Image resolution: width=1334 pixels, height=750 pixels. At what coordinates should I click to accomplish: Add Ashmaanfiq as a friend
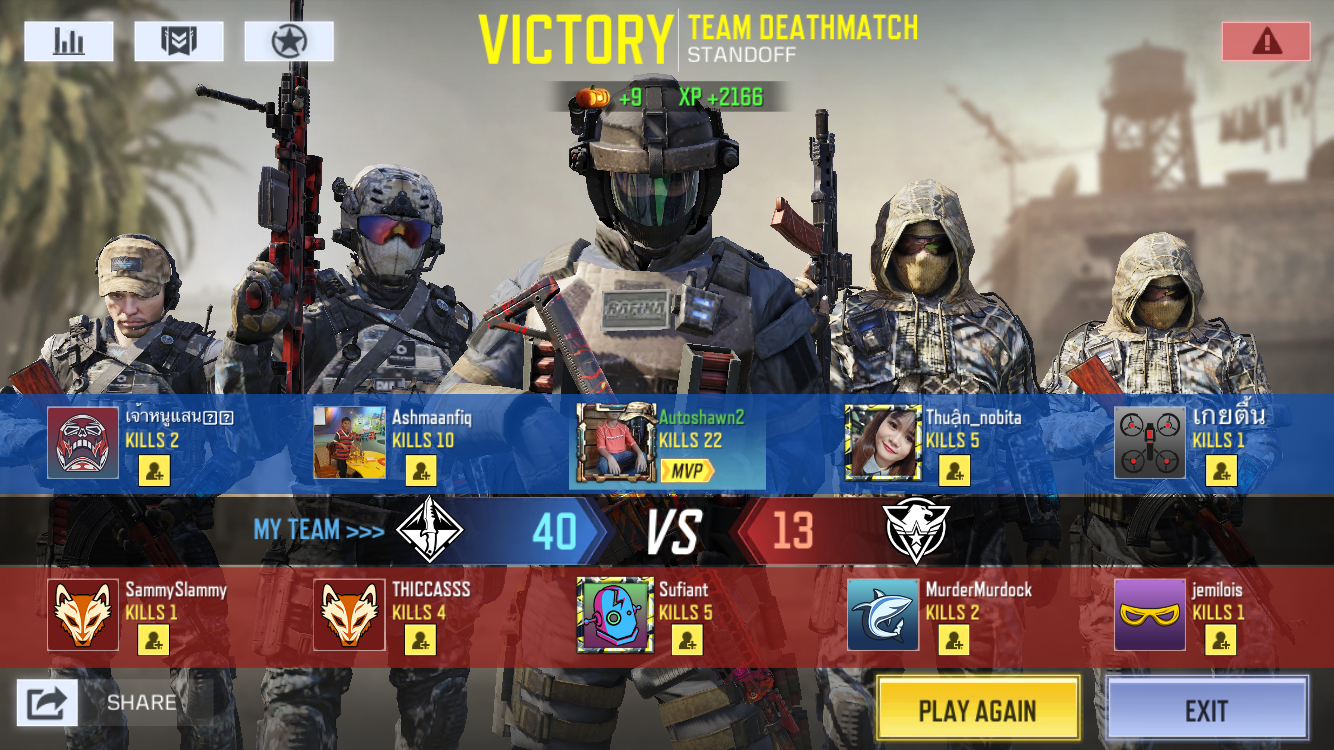421,470
